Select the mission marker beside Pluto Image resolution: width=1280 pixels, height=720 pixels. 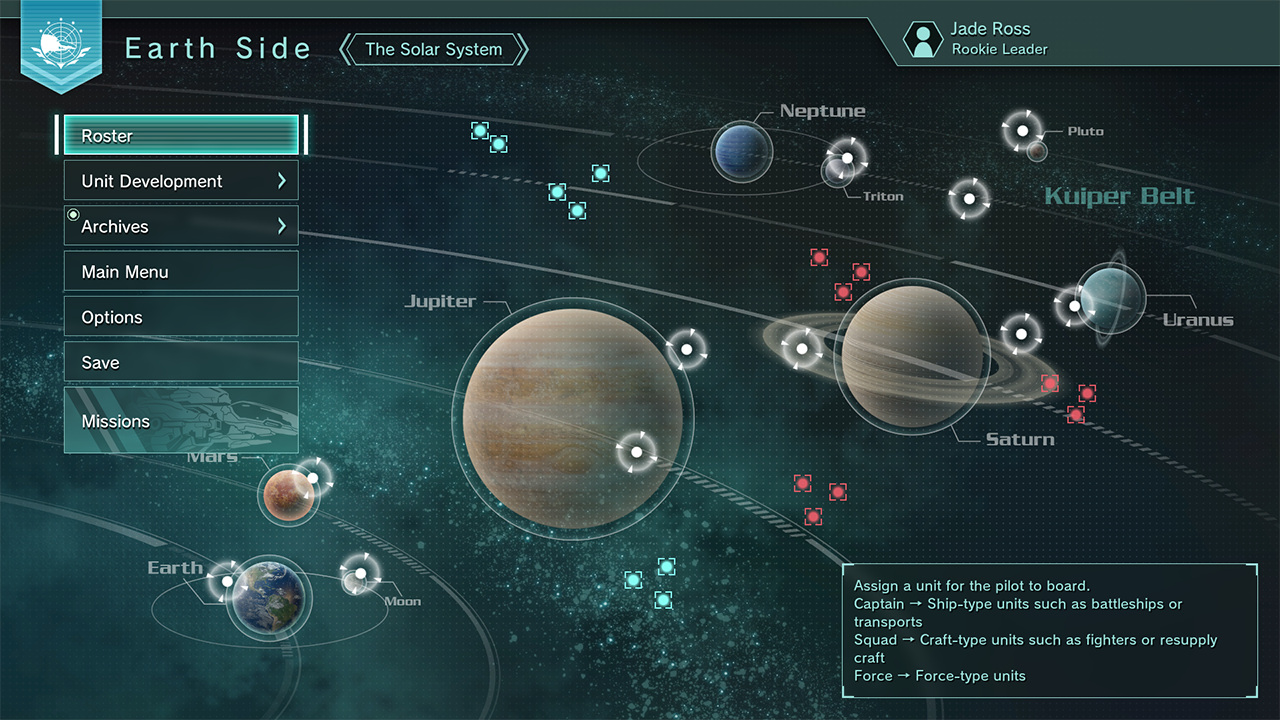tap(1022, 130)
